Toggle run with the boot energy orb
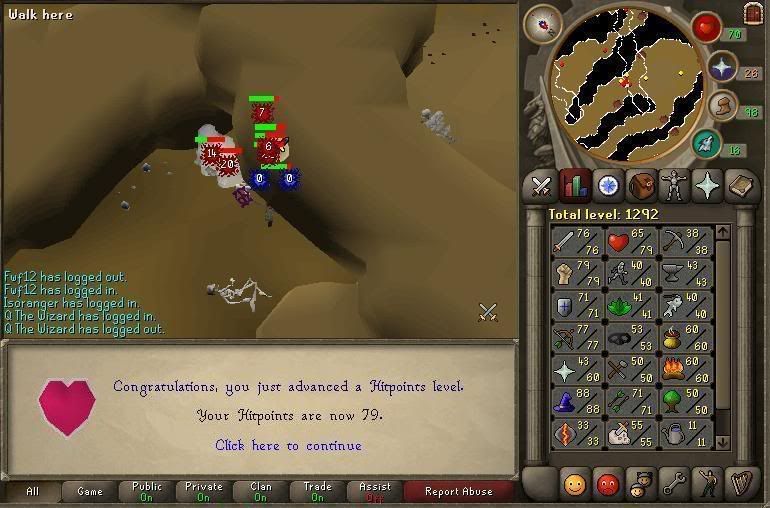 [x=721, y=106]
